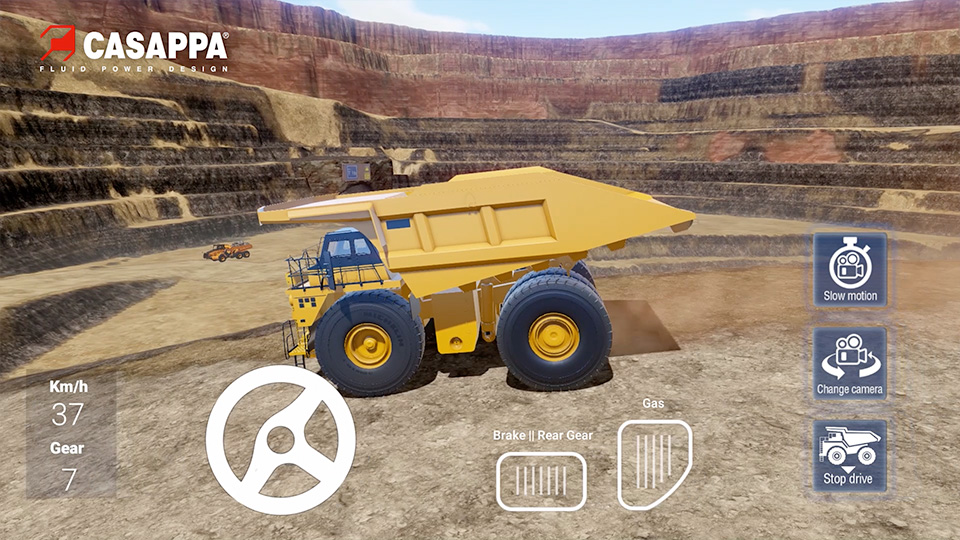Image resolution: width=960 pixels, height=540 pixels.
Task: Hit the Brake / Rear Gear pedal
Action: tap(541, 481)
